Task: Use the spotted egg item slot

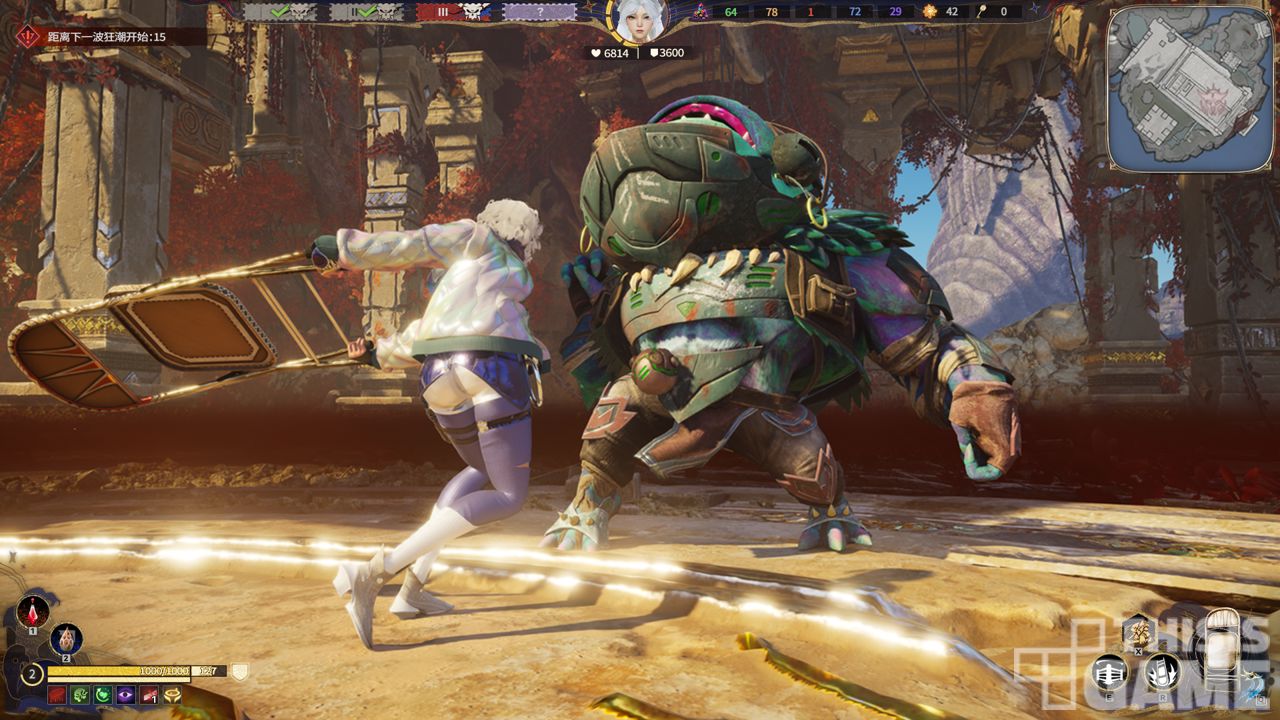Action: tap(67, 638)
